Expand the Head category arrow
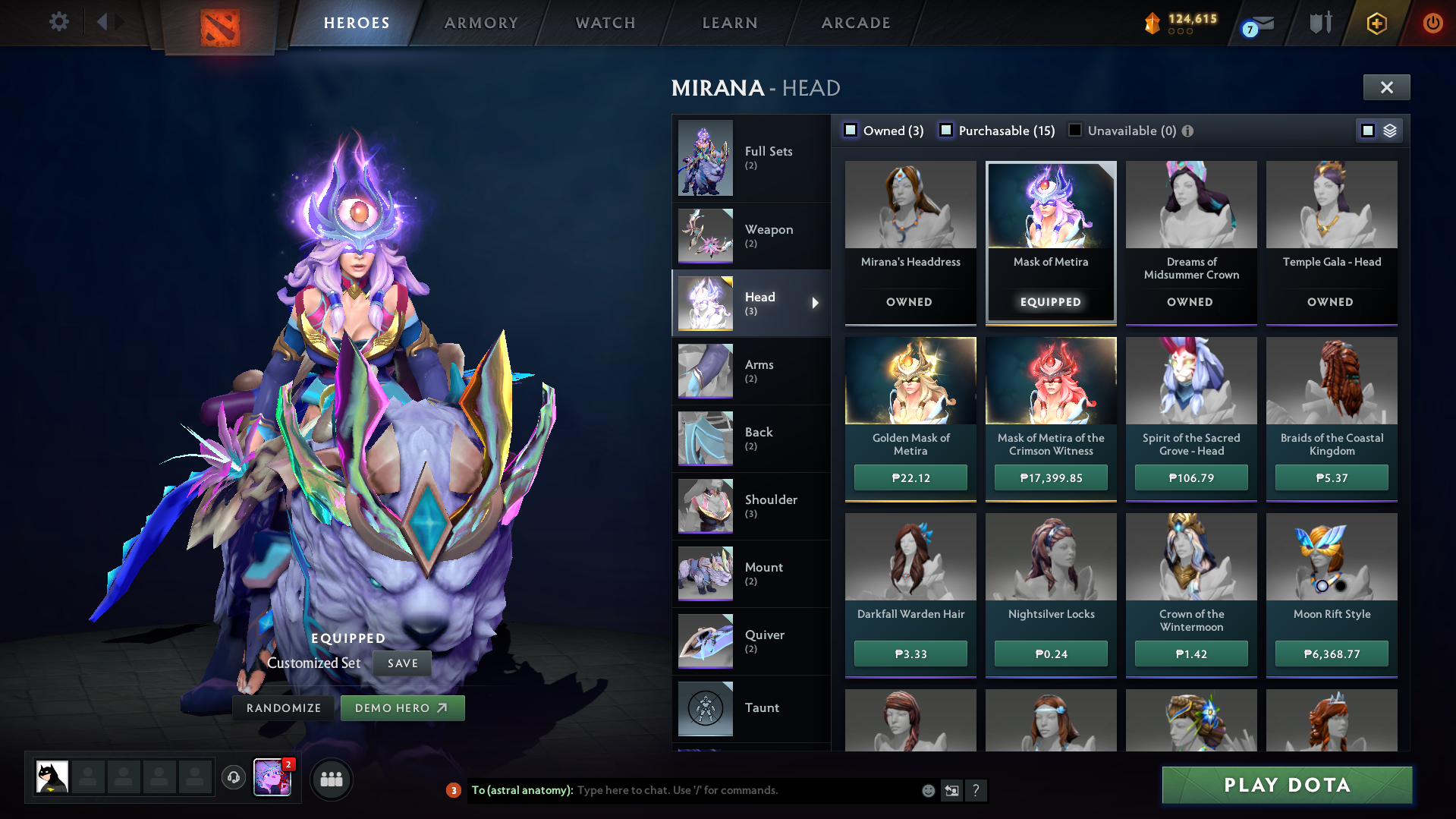 pos(815,303)
